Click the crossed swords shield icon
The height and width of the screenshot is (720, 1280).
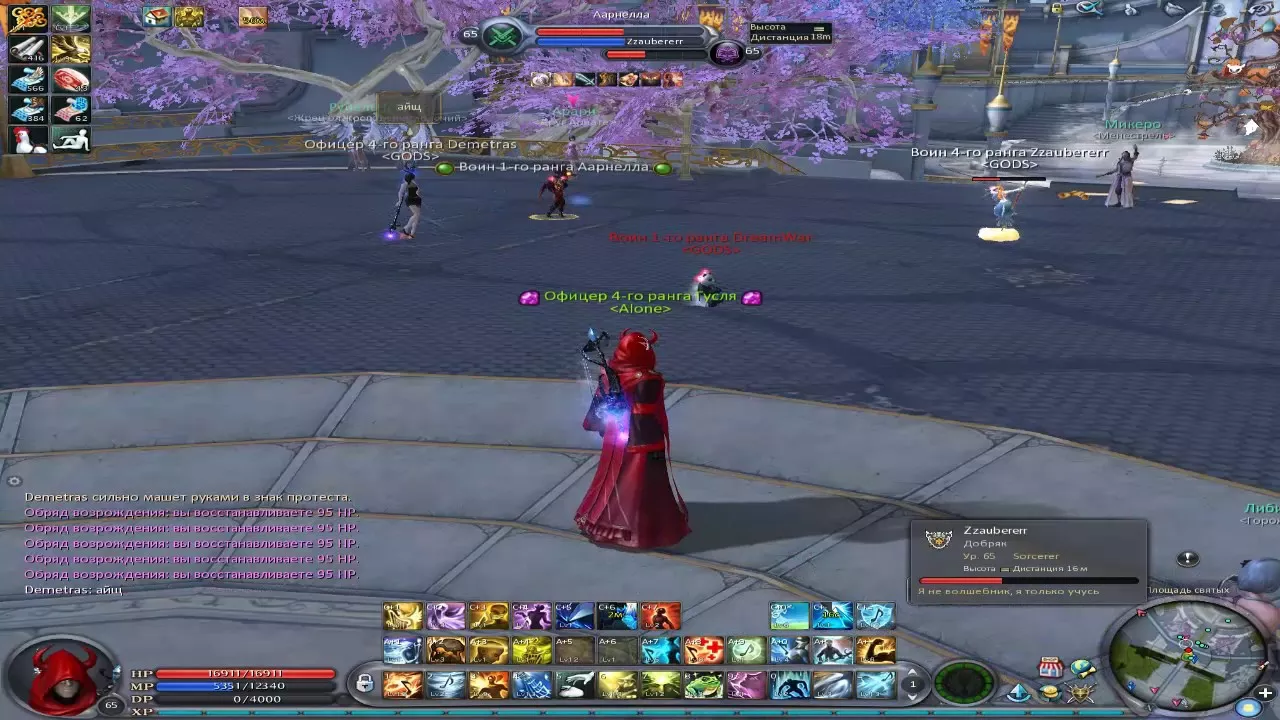[1080, 692]
